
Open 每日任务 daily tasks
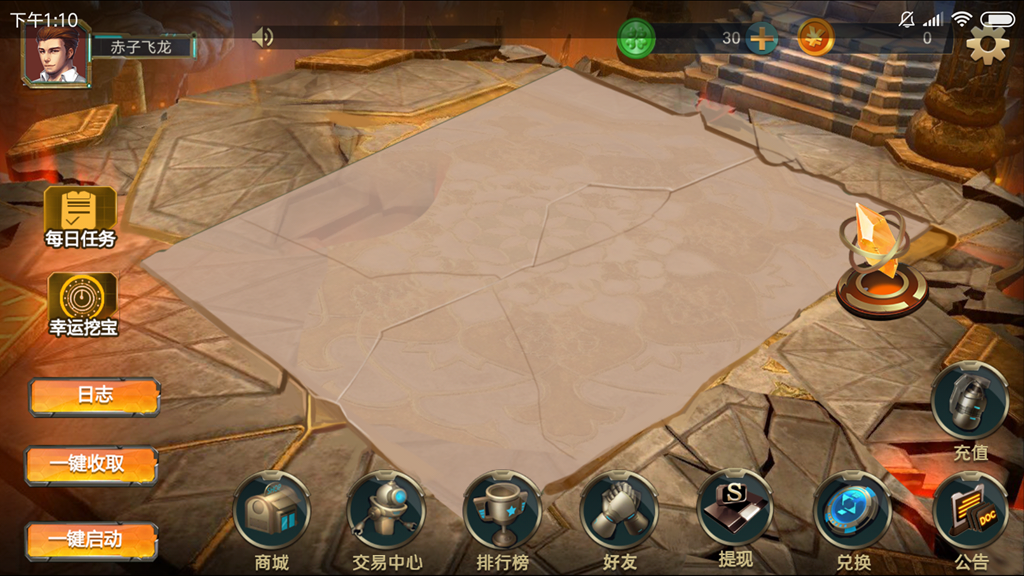[80, 217]
